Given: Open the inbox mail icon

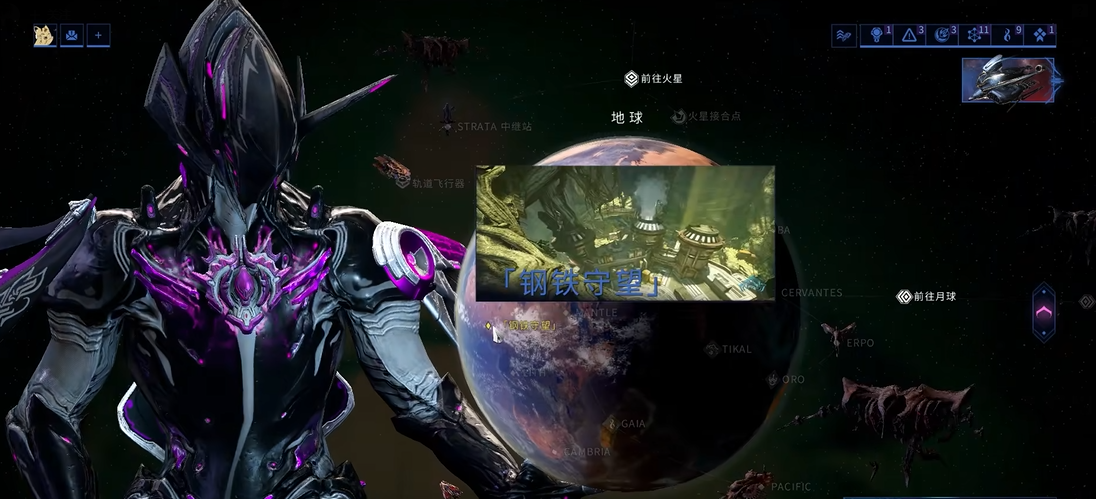Looking at the screenshot, I should click(x=72, y=36).
